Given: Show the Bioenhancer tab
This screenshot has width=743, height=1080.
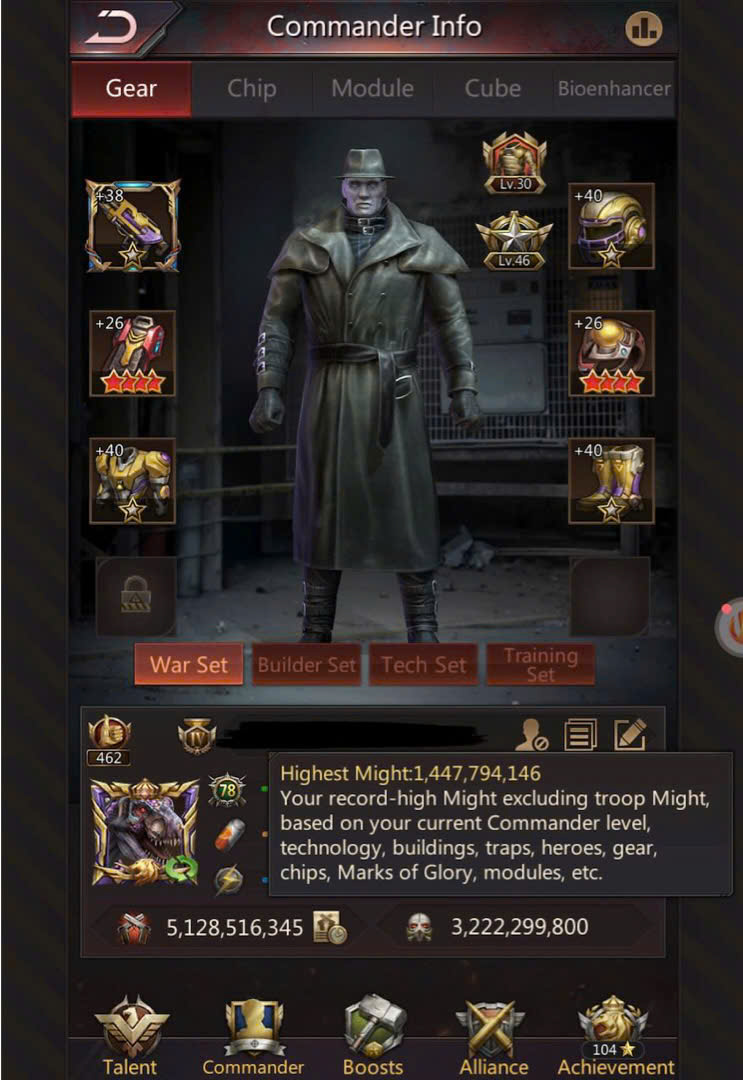Looking at the screenshot, I should click(613, 89).
